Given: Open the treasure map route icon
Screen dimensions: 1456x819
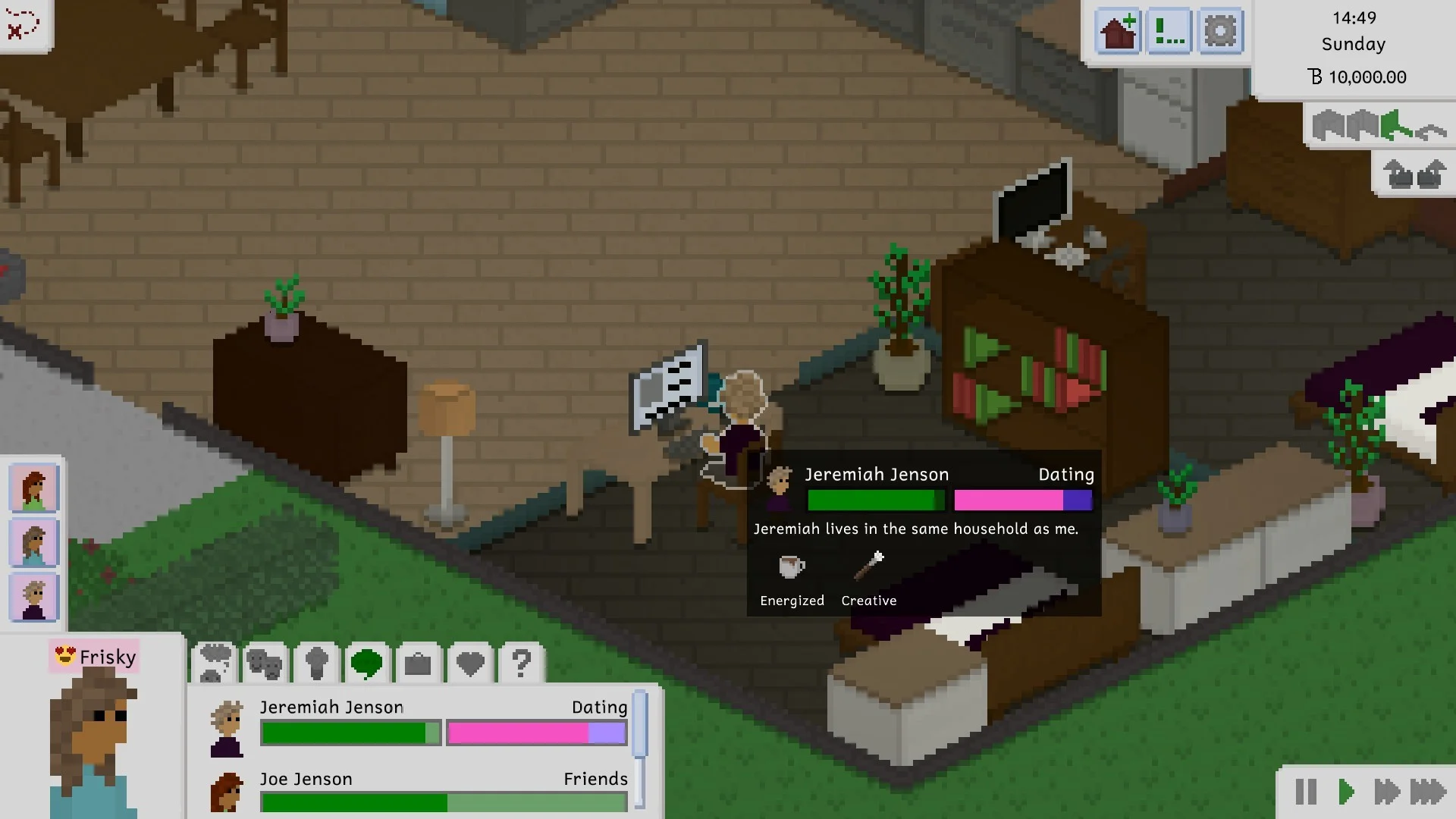Looking at the screenshot, I should click(x=23, y=23).
